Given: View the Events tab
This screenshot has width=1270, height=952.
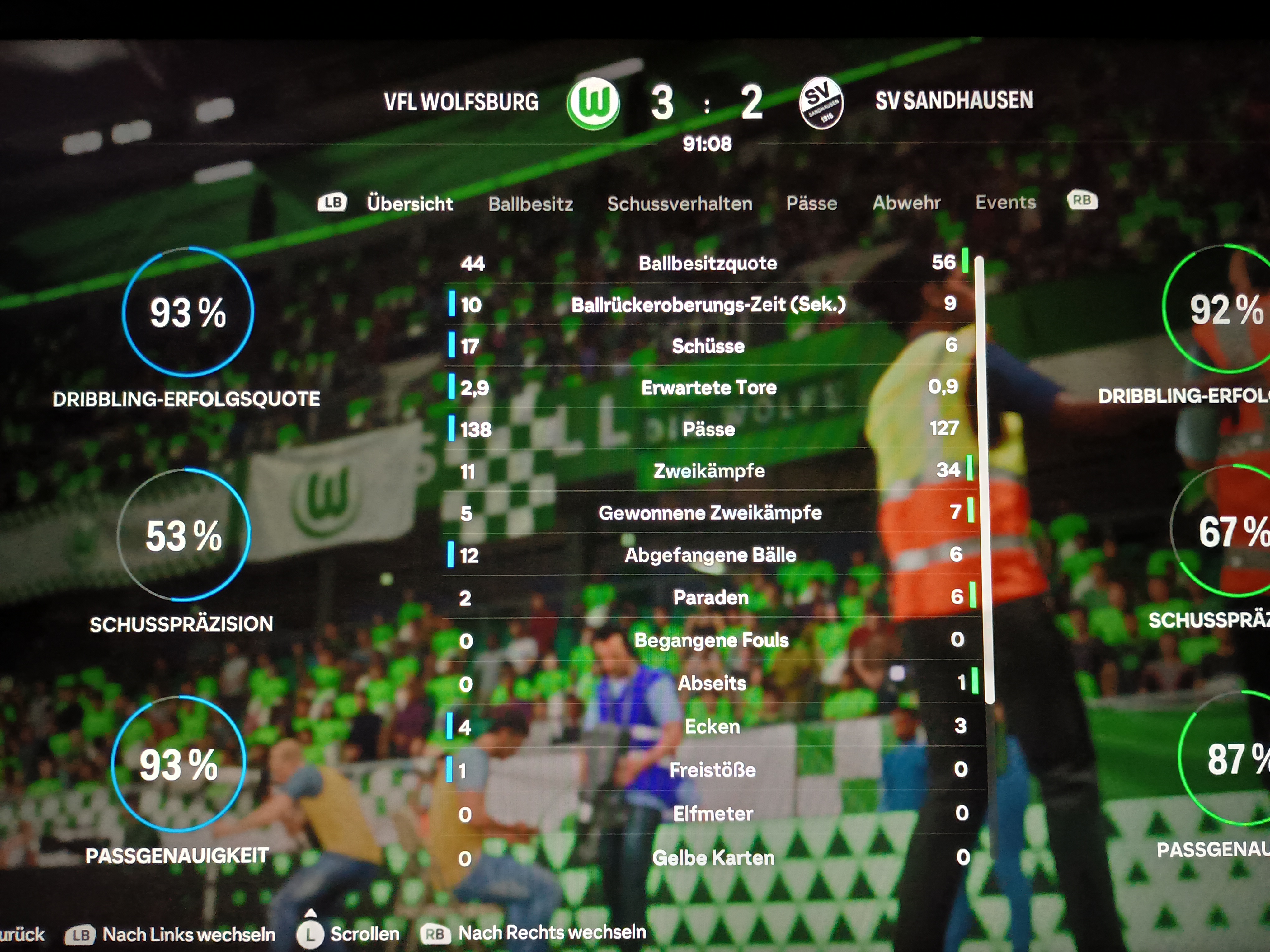Looking at the screenshot, I should tap(1005, 202).
